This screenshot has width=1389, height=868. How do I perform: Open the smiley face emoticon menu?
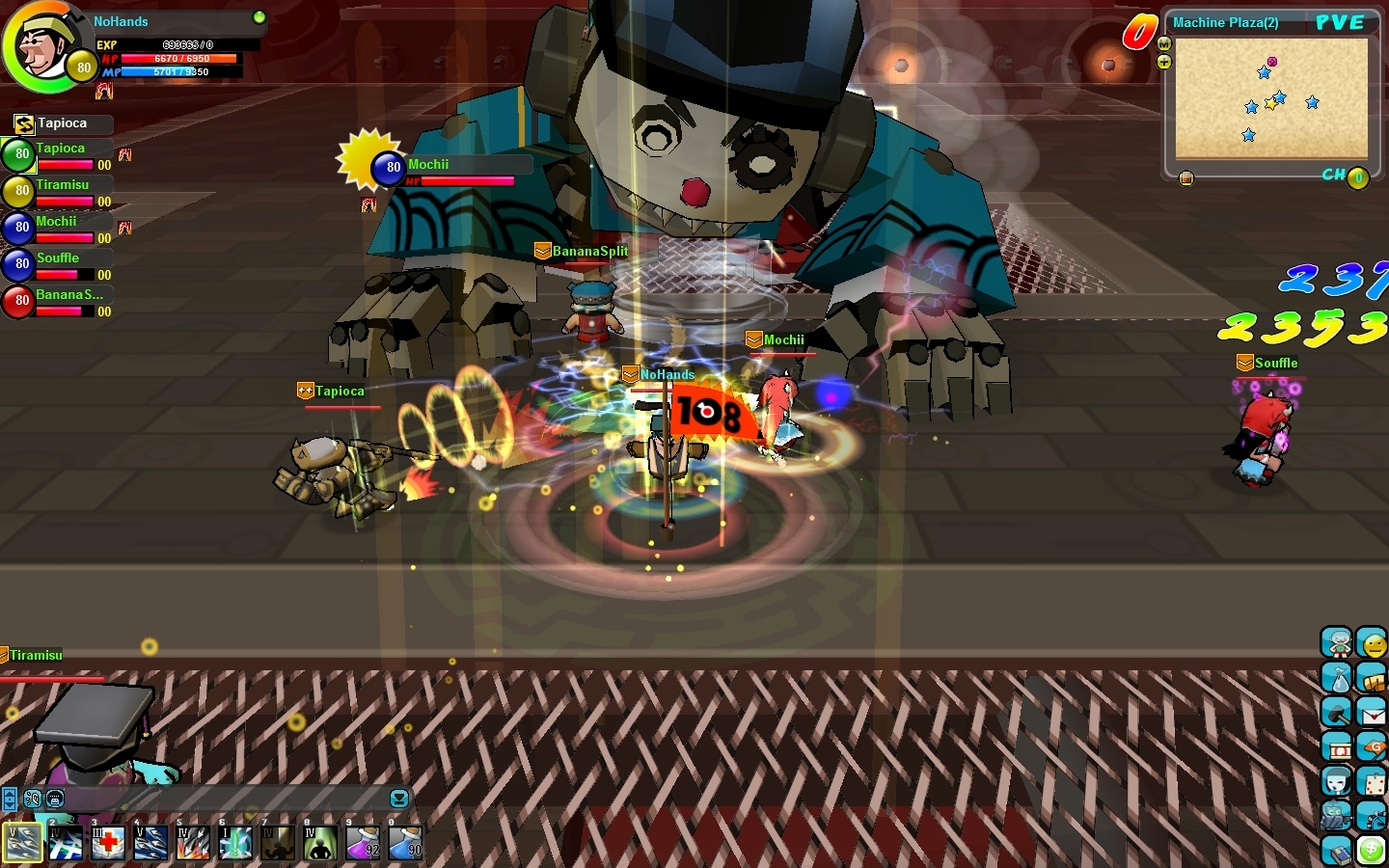tap(1372, 642)
